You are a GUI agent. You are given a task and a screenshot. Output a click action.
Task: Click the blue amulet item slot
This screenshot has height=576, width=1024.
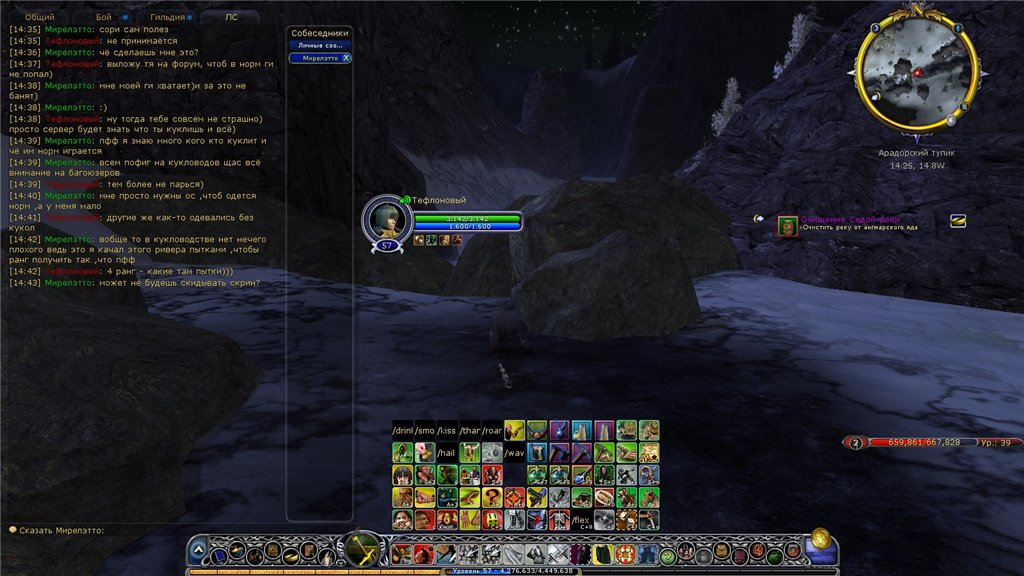click(559, 430)
